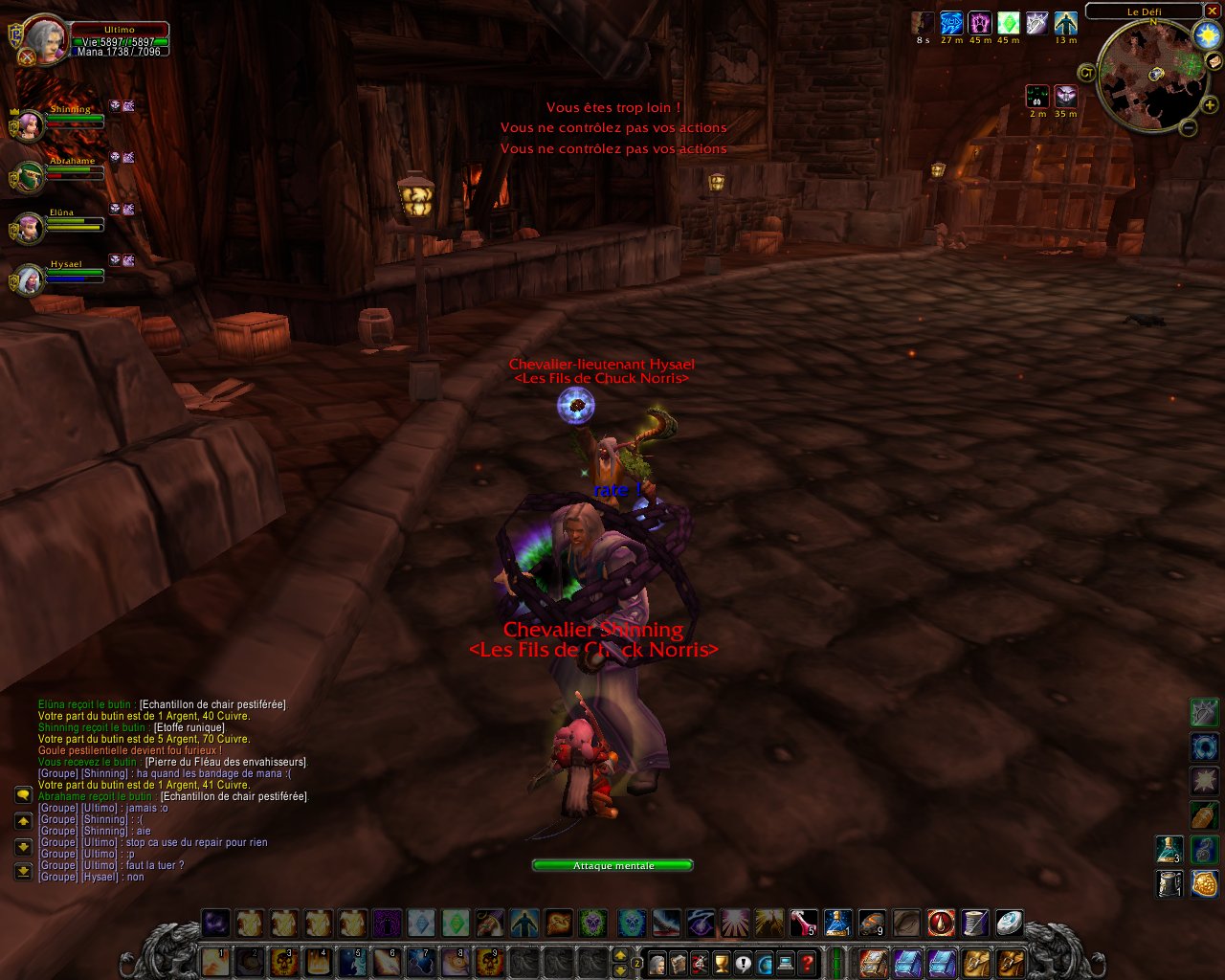1225x980 pixels.
Task: Click the circular minimap
Action: tap(1148, 77)
